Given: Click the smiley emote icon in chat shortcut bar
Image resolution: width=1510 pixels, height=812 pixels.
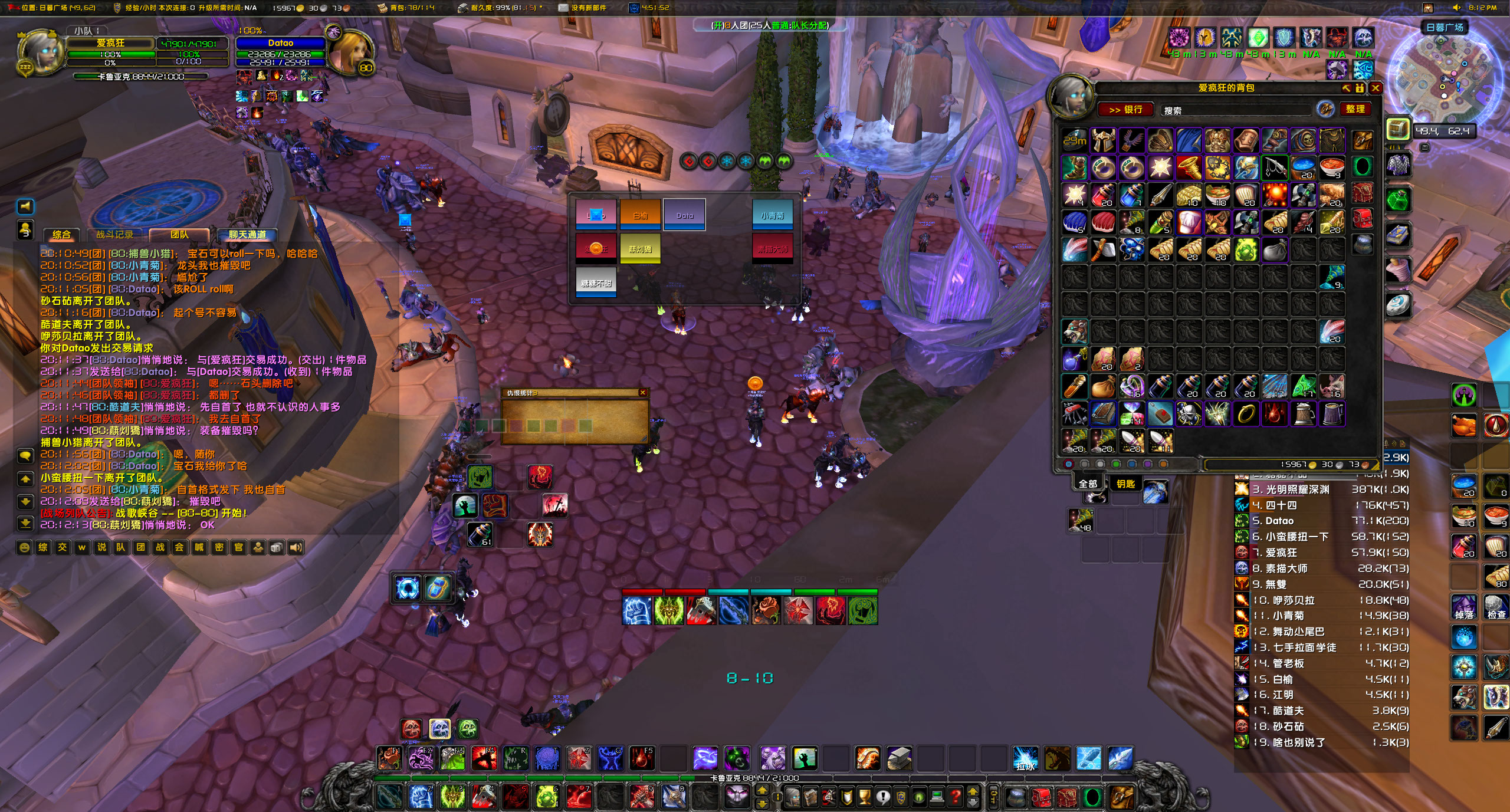Looking at the screenshot, I should click(x=24, y=547).
